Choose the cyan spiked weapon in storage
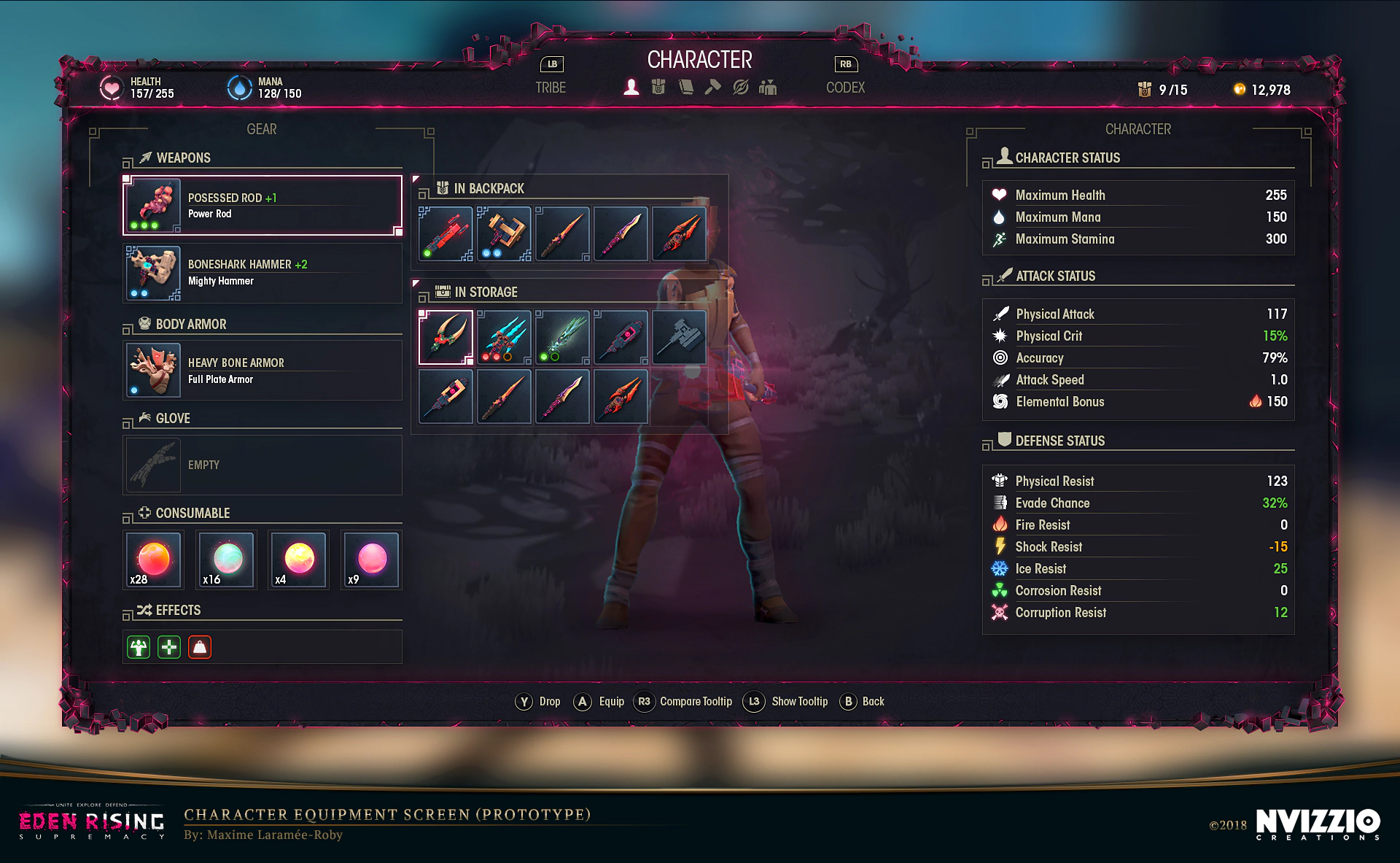The width and height of the screenshot is (1400, 863). coord(505,337)
